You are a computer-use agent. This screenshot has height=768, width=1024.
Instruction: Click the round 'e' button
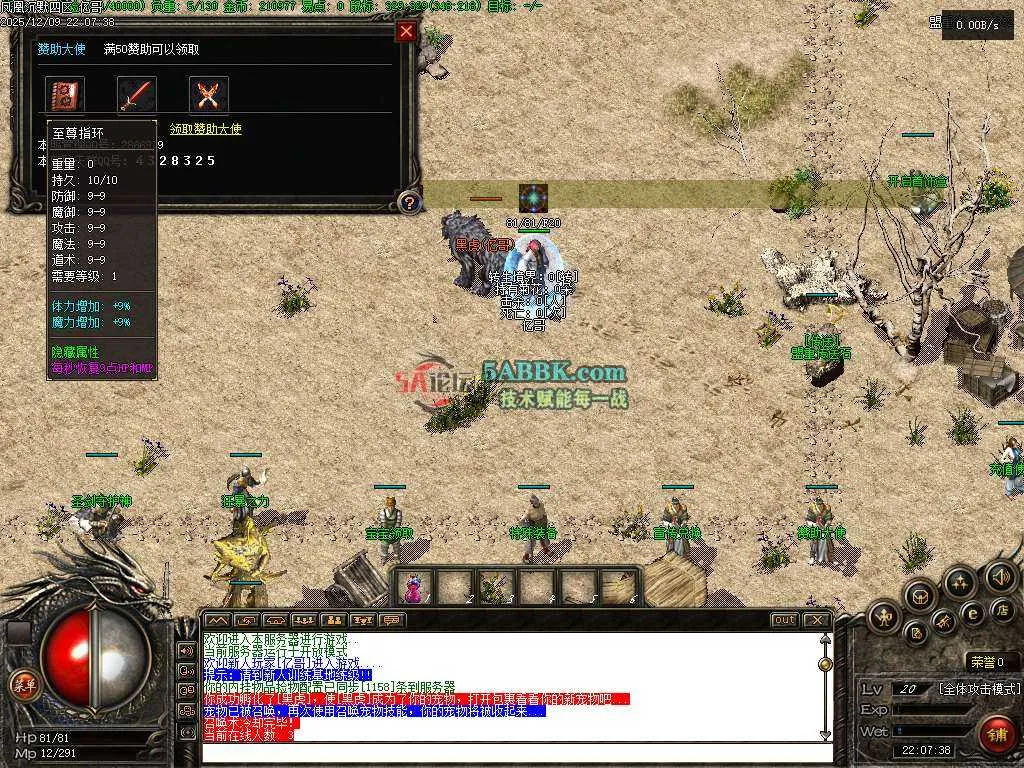pos(972,613)
